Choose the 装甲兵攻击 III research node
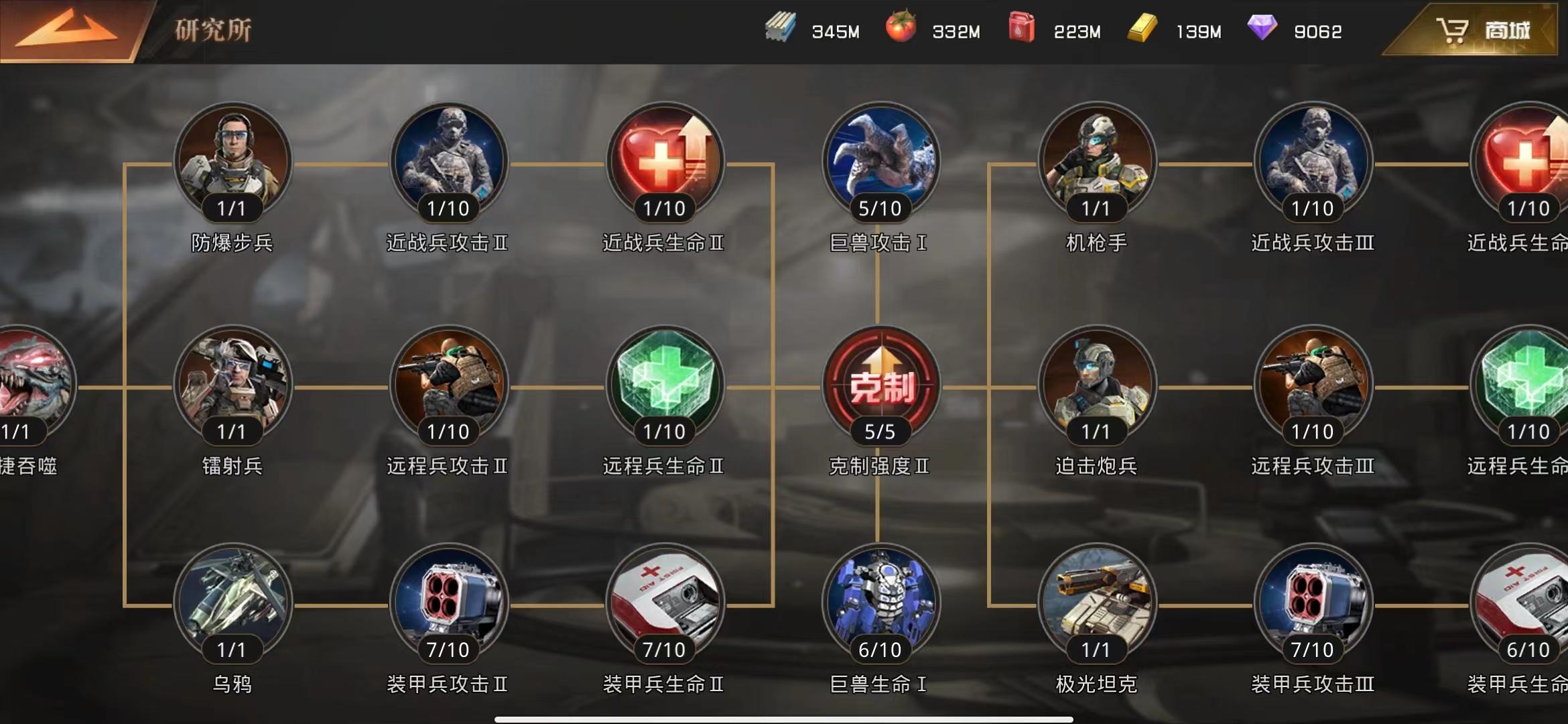The height and width of the screenshot is (724, 1568). (x=1313, y=602)
